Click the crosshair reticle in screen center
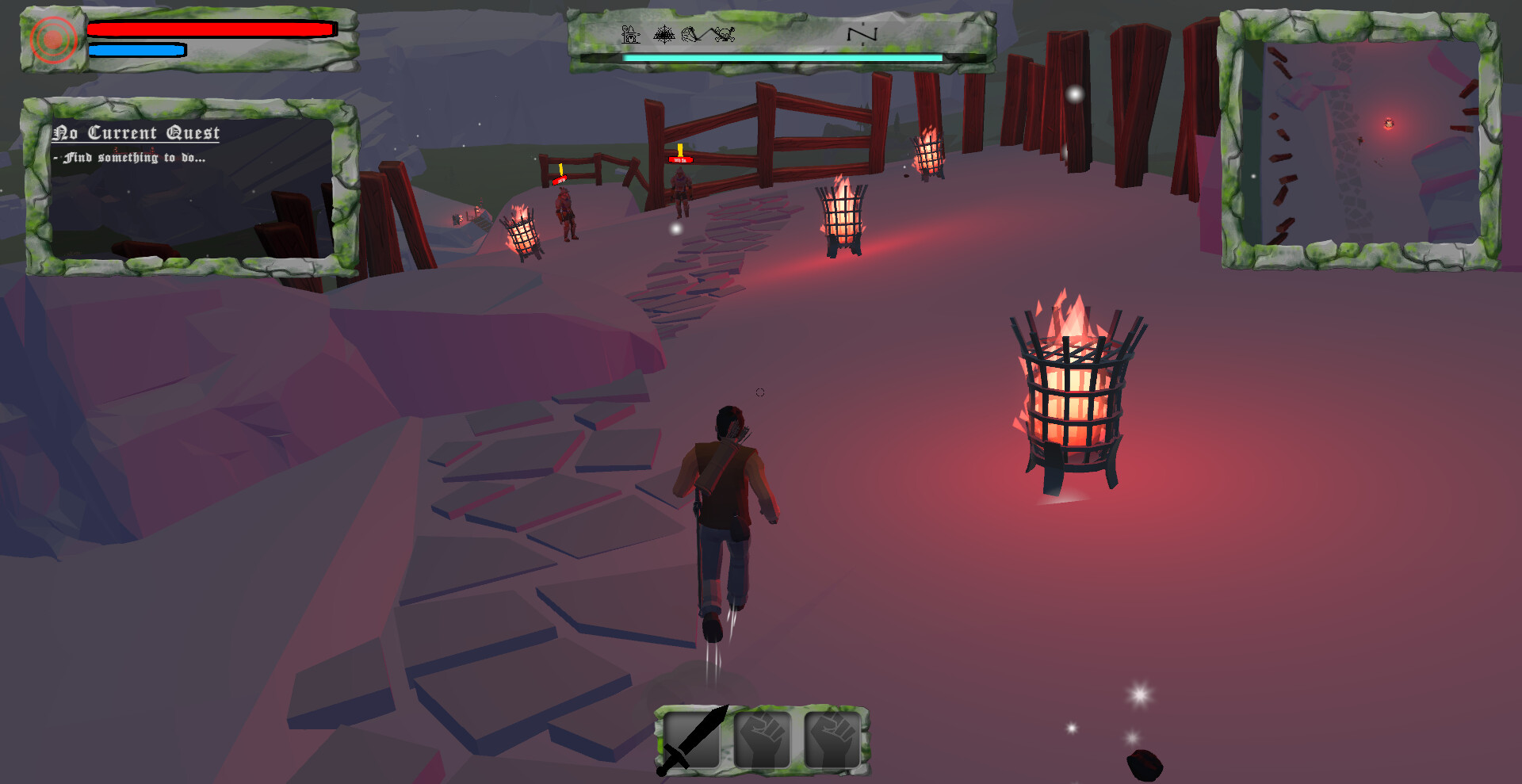Image resolution: width=1522 pixels, height=784 pixels. click(x=760, y=392)
